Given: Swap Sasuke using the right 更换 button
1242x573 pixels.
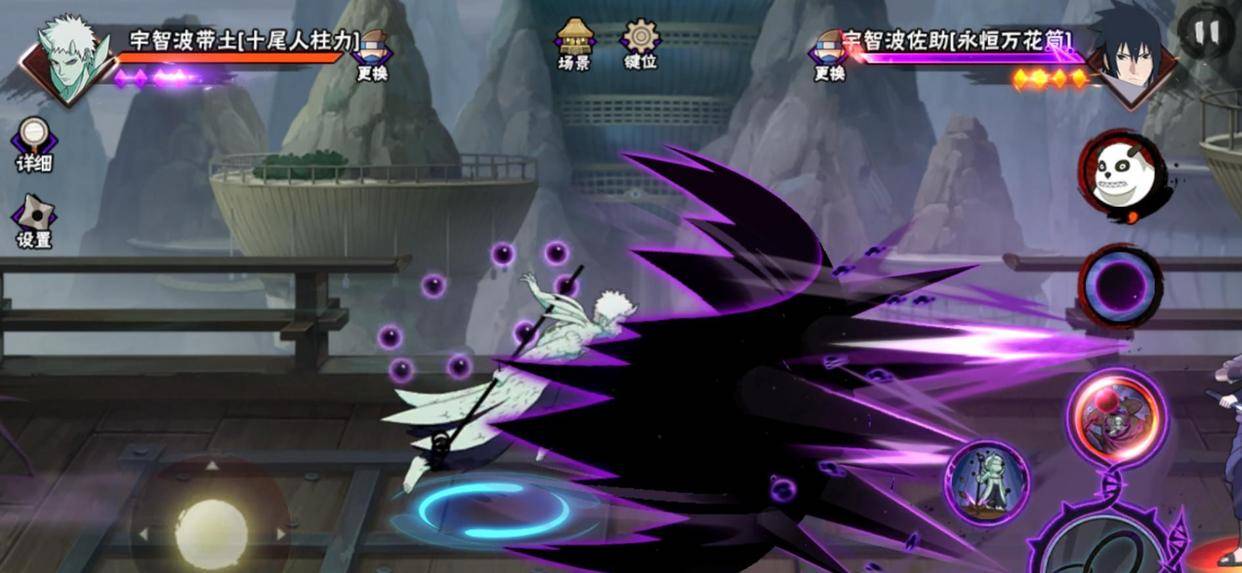Looking at the screenshot, I should 829,55.
